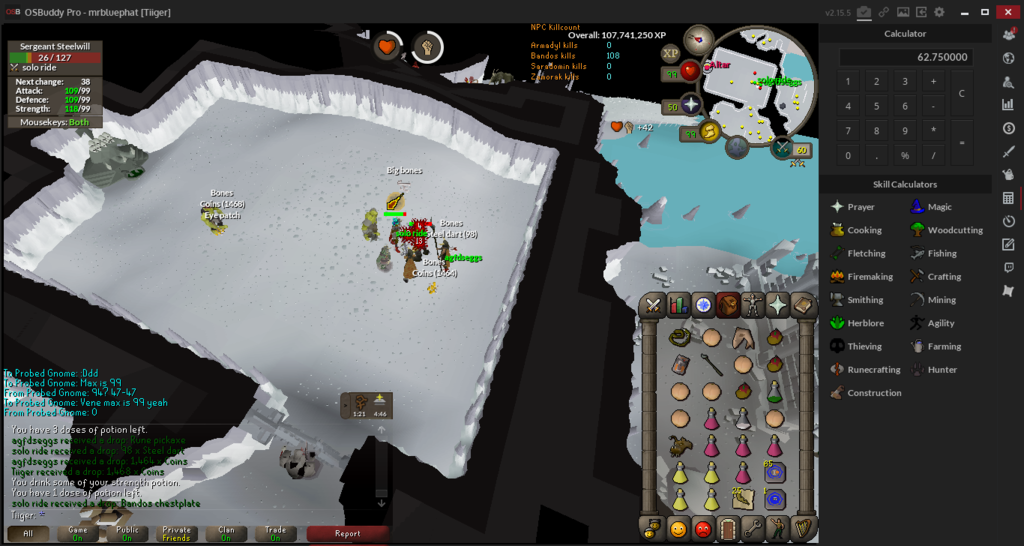
Task: Show the Prayer tab
Action: (779, 306)
